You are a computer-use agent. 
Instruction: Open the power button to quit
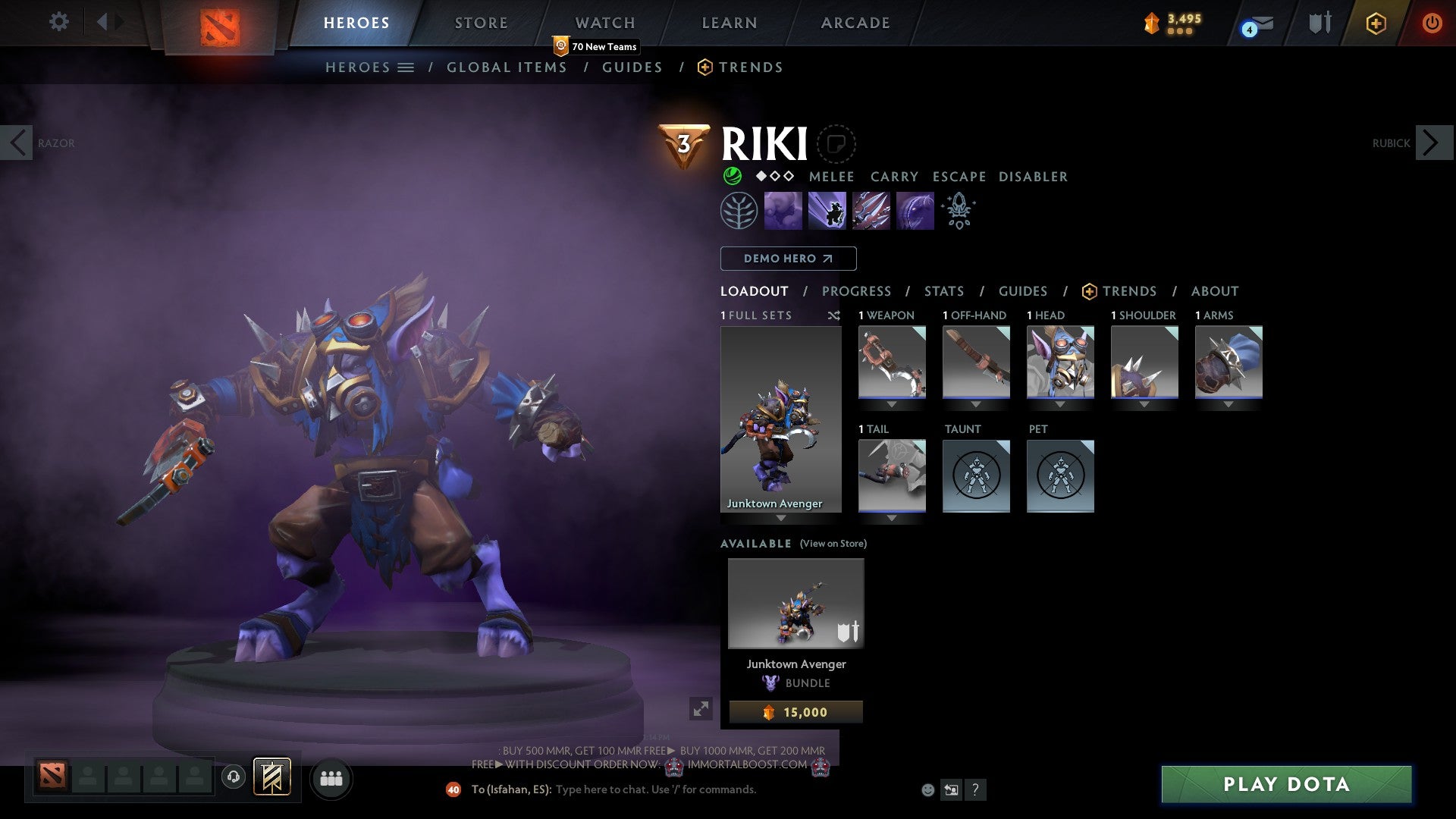point(1432,24)
